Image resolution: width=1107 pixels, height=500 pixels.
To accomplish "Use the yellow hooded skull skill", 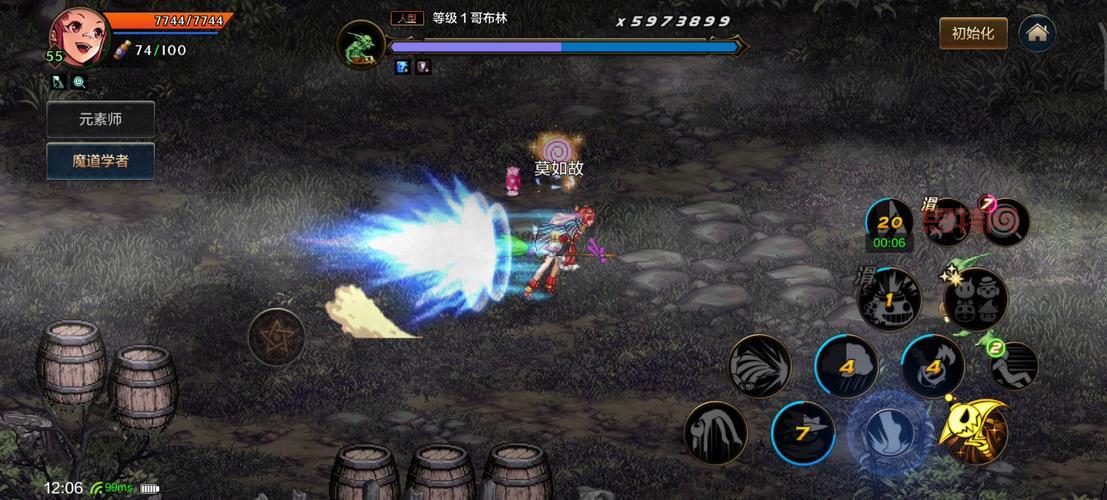I will pos(973,432).
